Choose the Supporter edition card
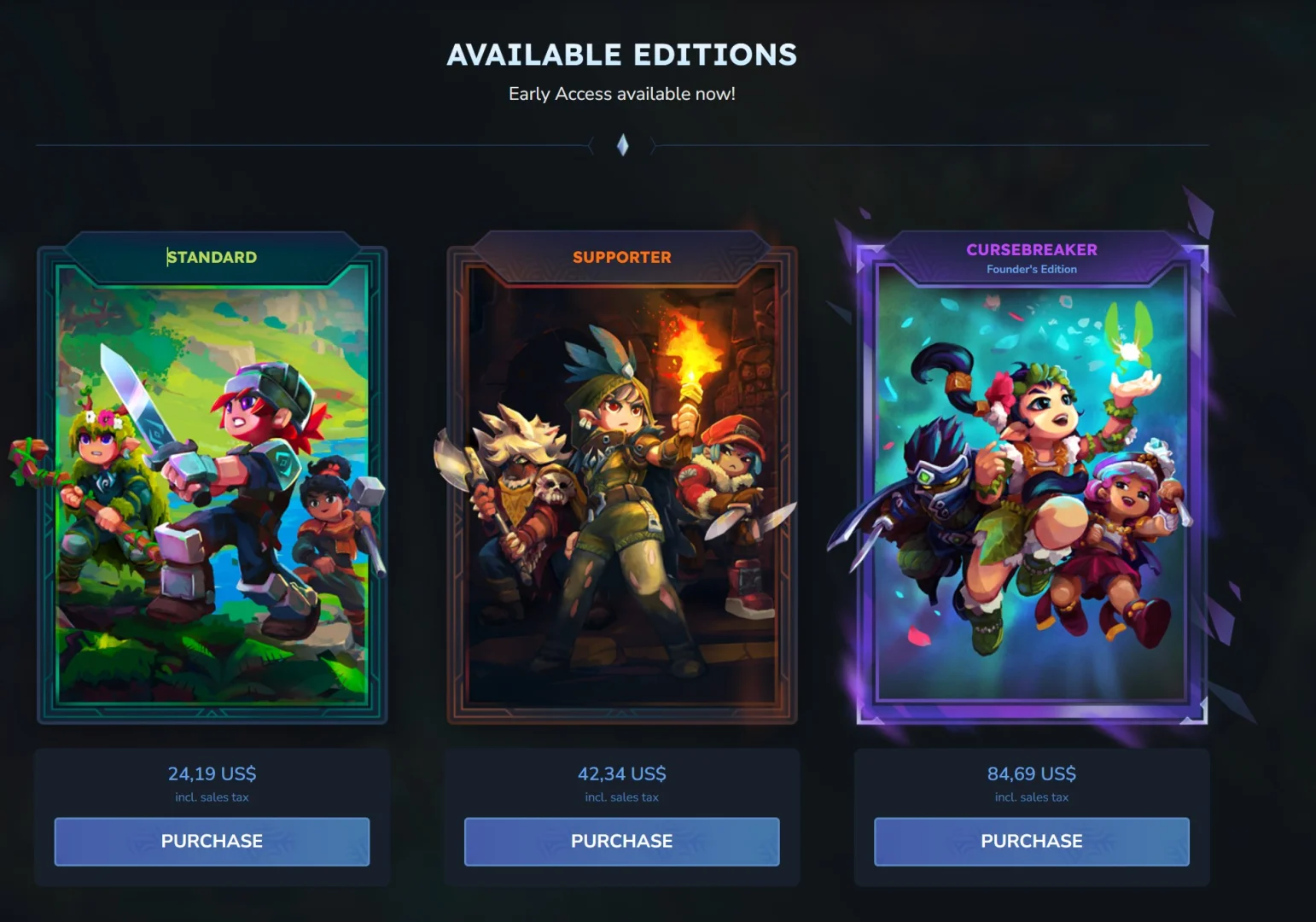Viewport: 1316px width, 922px height. point(621,487)
